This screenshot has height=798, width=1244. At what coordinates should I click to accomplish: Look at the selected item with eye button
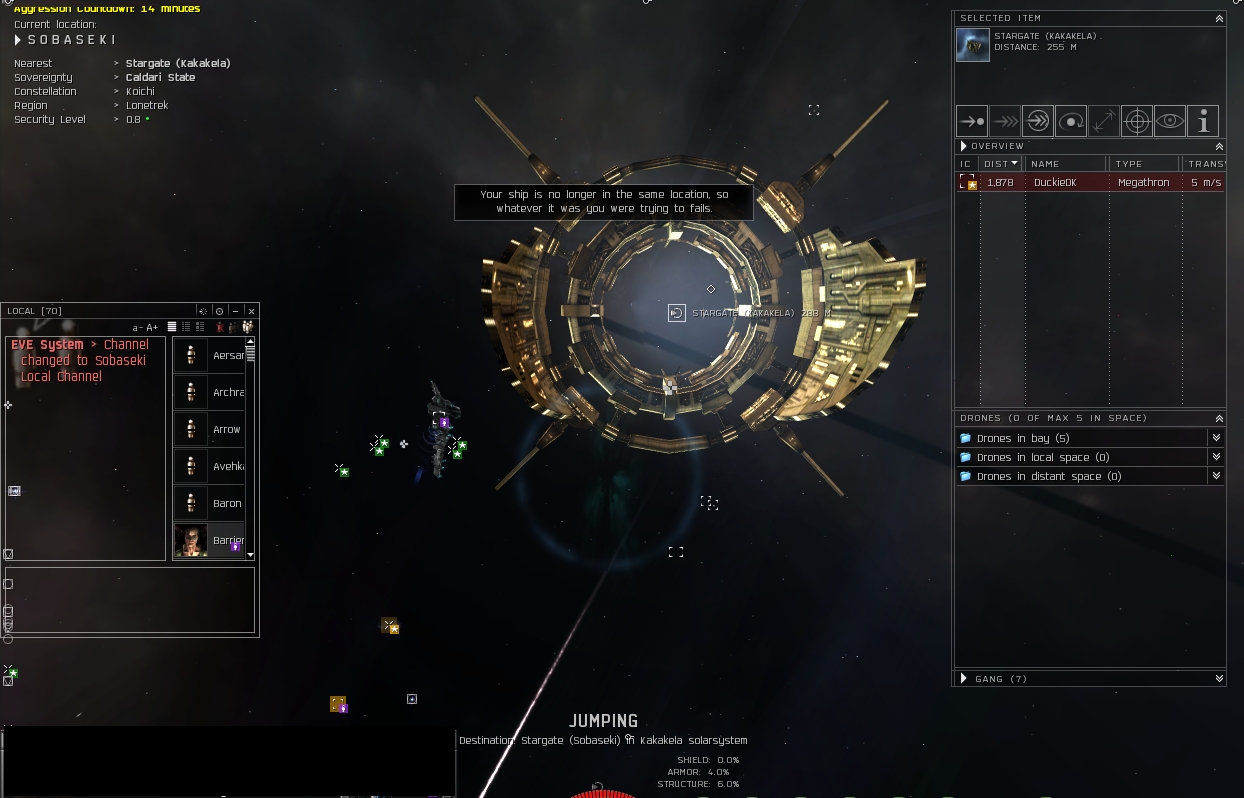1170,121
